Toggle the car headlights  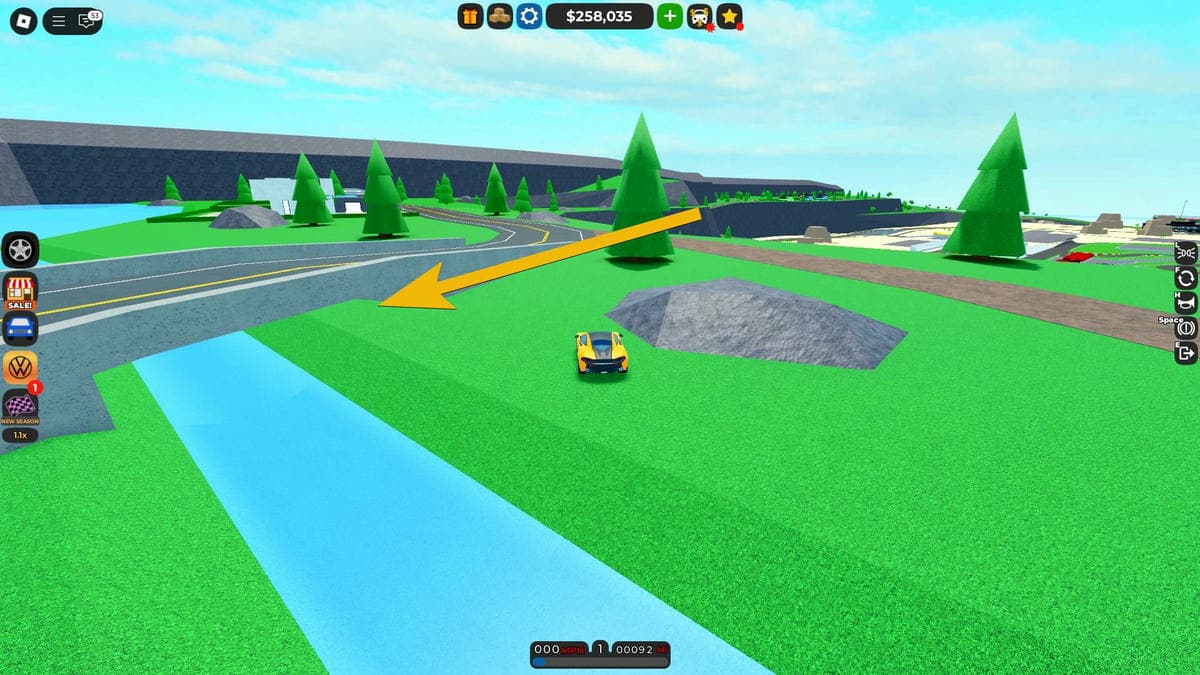tap(1187, 251)
